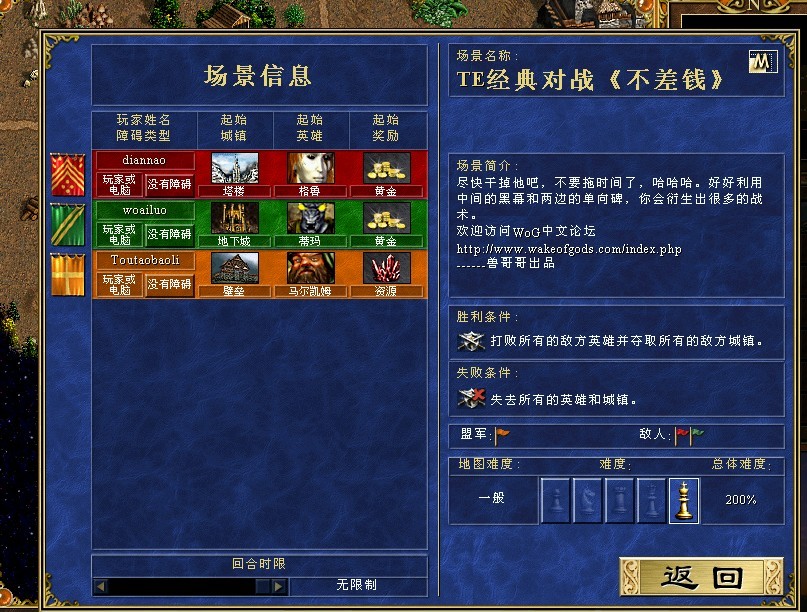Select the pawn difficulty level
The image size is (807, 612).
click(x=556, y=500)
